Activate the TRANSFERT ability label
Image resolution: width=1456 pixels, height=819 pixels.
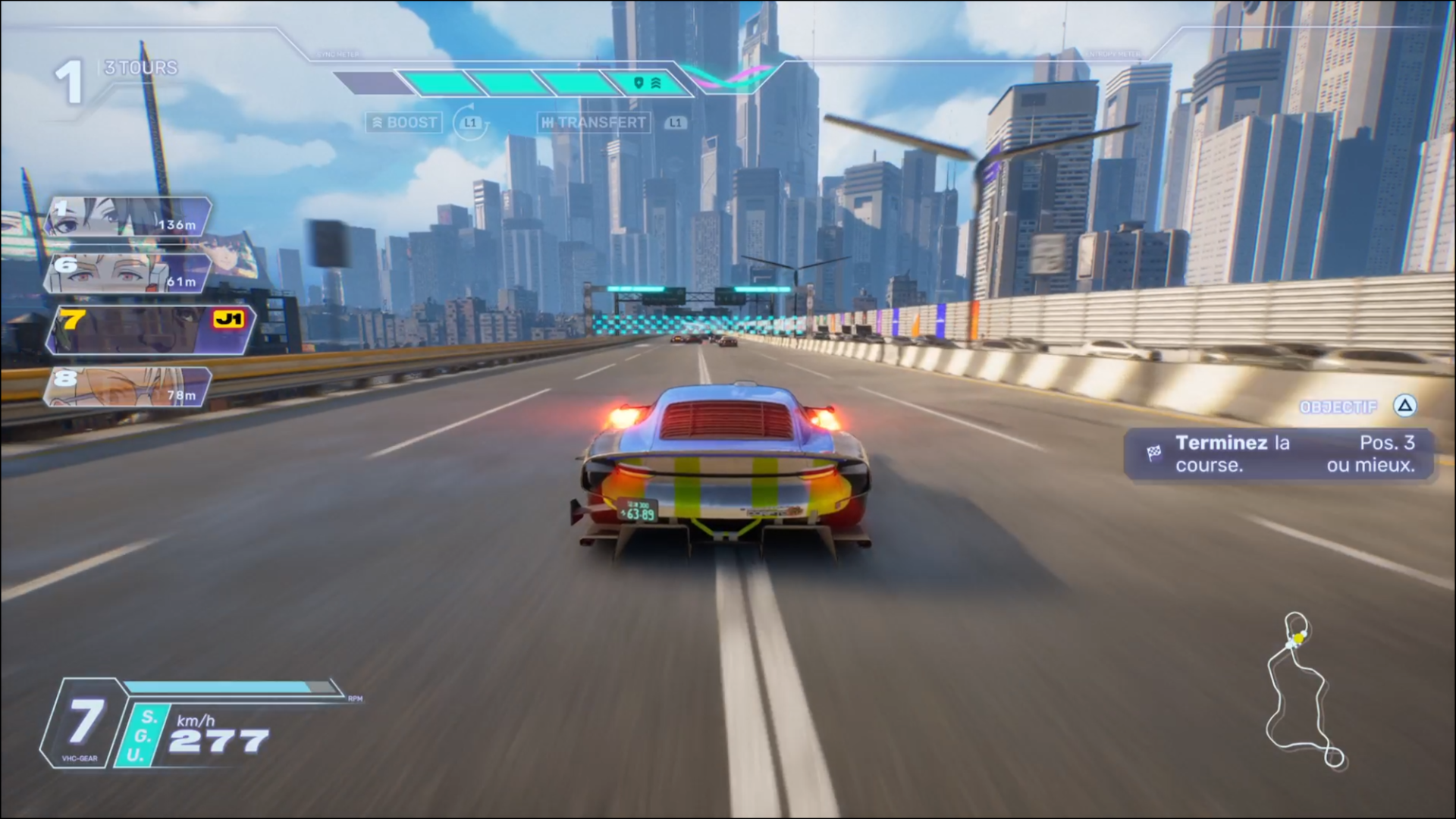595,122
